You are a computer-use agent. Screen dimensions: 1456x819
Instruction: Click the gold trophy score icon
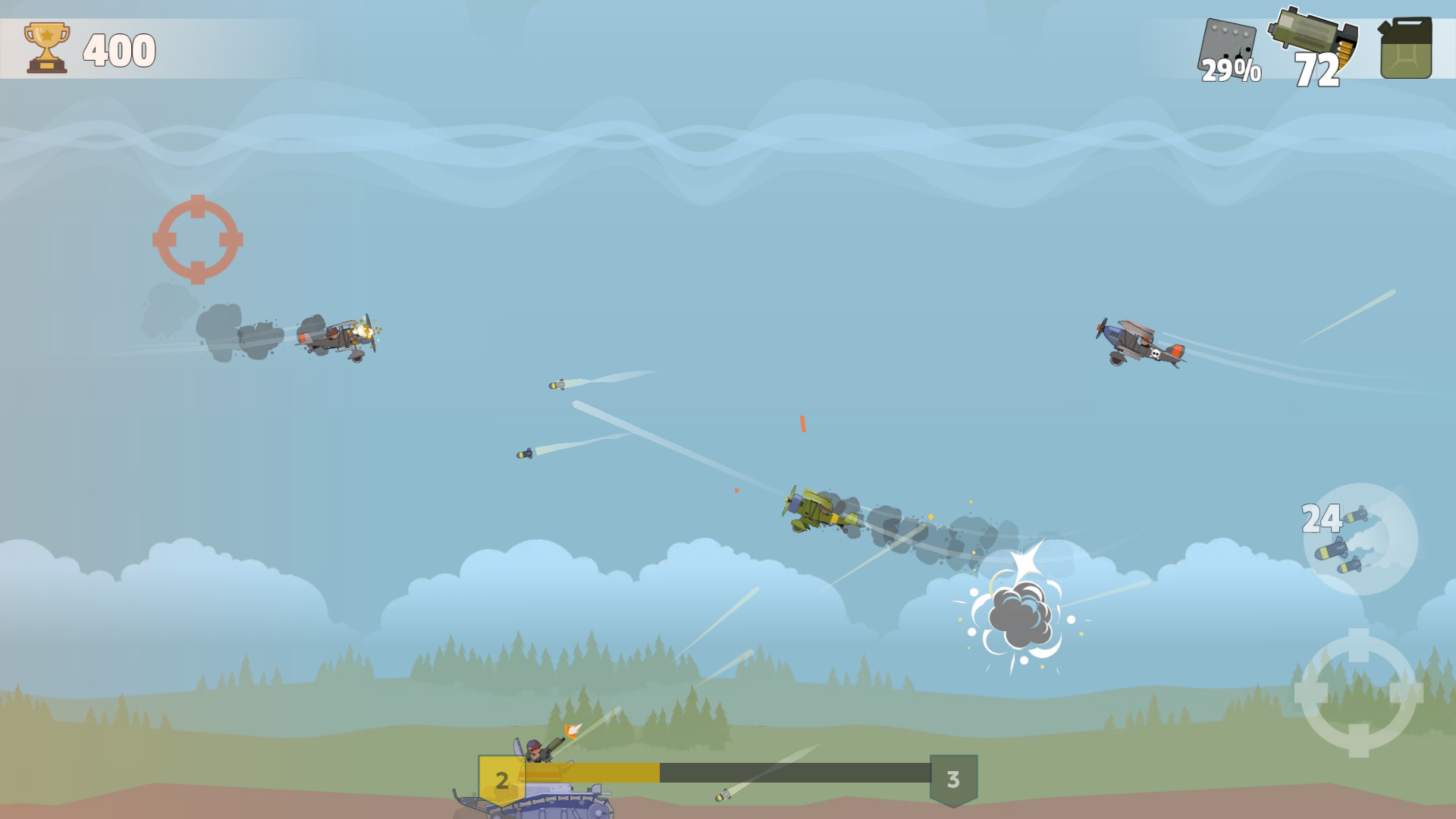[x=45, y=48]
